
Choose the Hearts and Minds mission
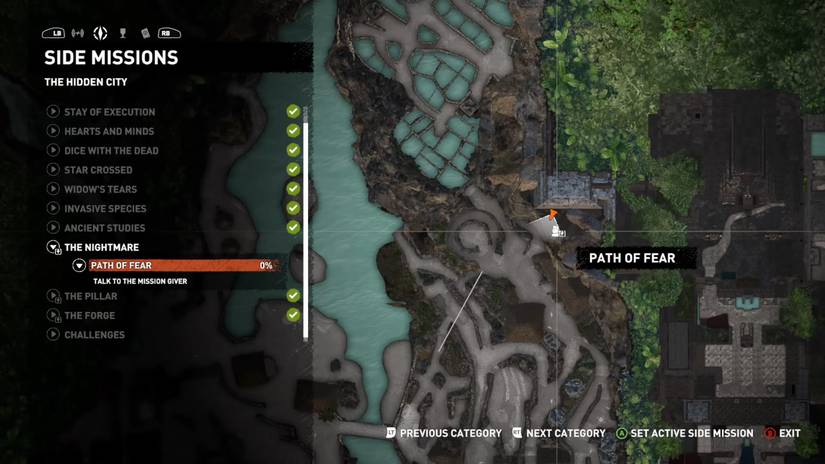click(109, 131)
